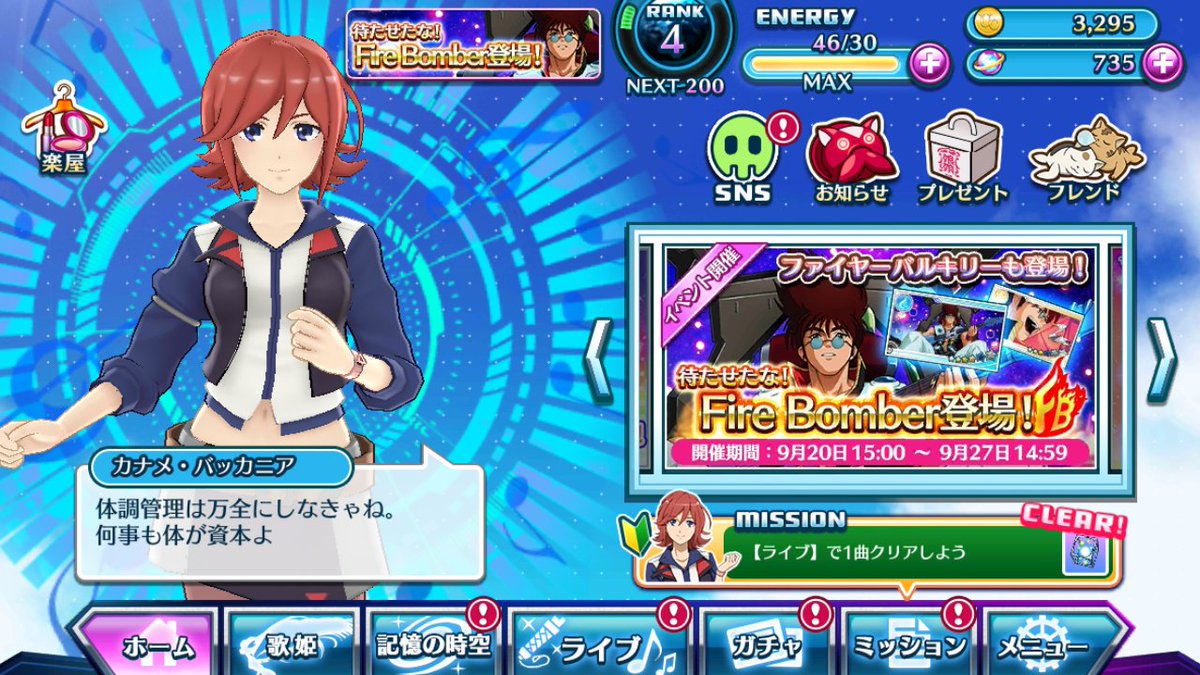This screenshot has height=675, width=1200.
Task: Open the メニュー menu tab
Action: [x=1050, y=647]
